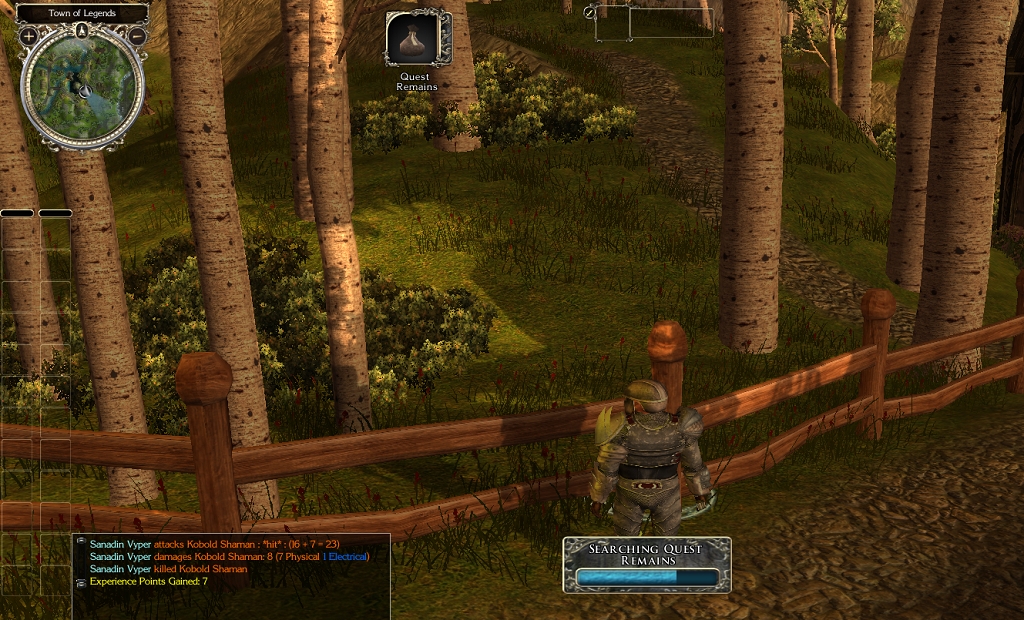Toggle the round sword icon on the empty target frame

coord(590,12)
